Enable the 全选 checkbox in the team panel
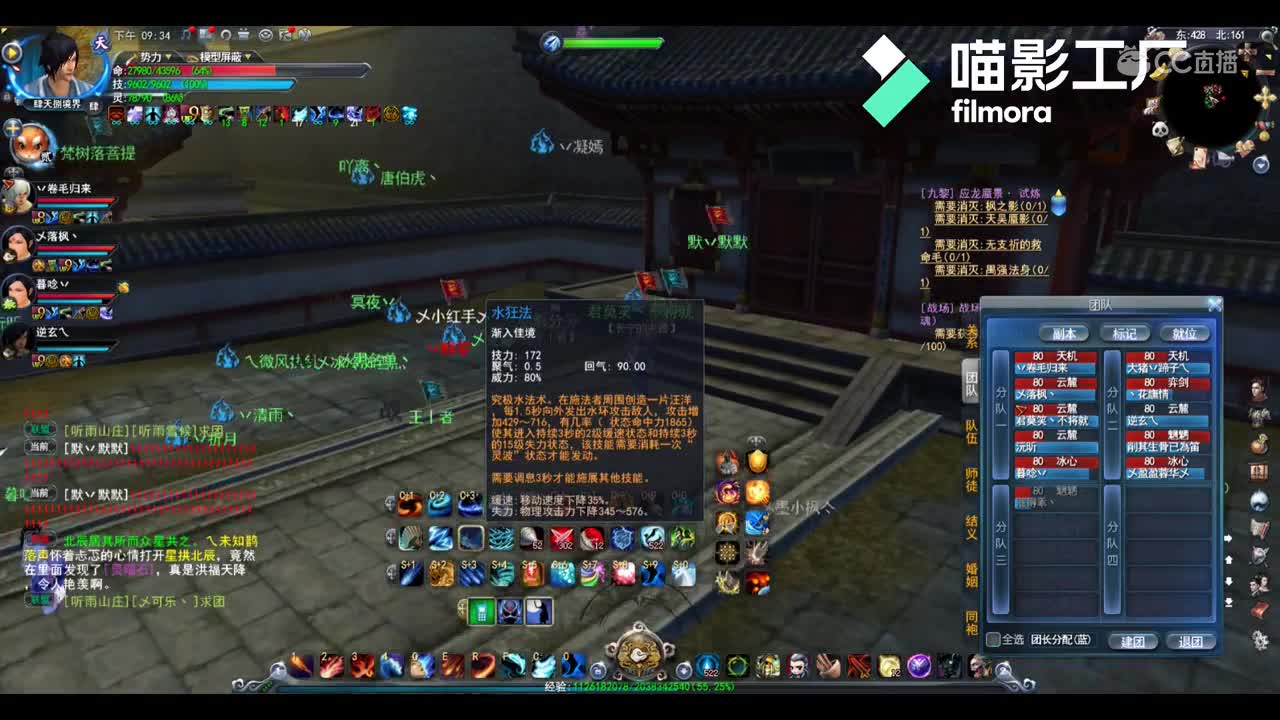The height and width of the screenshot is (720, 1280). tap(994, 638)
